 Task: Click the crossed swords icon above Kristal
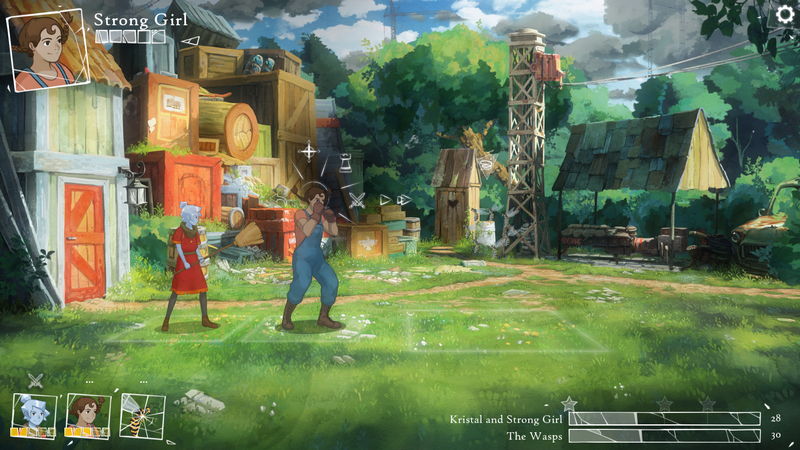tap(36, 380)
